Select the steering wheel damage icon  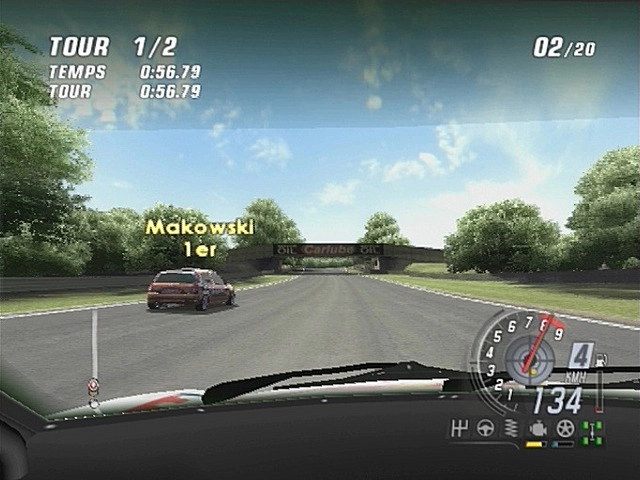pos(486,430)
